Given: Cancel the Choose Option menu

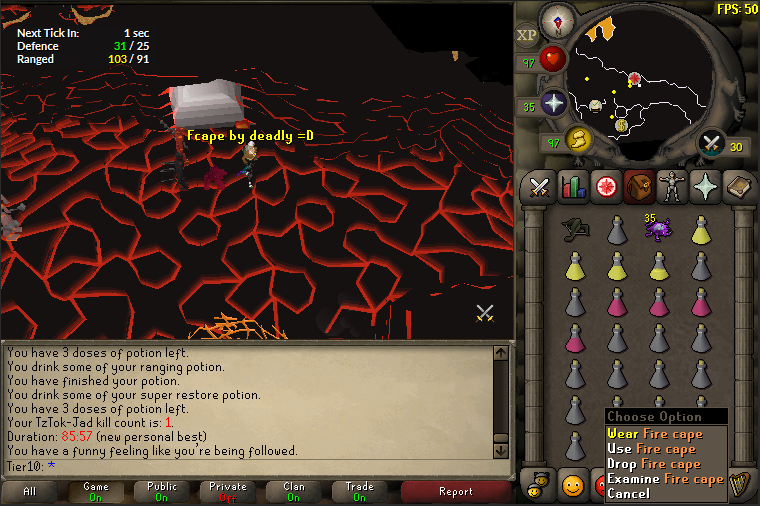Looking at the screenshot, I should 629,494.
